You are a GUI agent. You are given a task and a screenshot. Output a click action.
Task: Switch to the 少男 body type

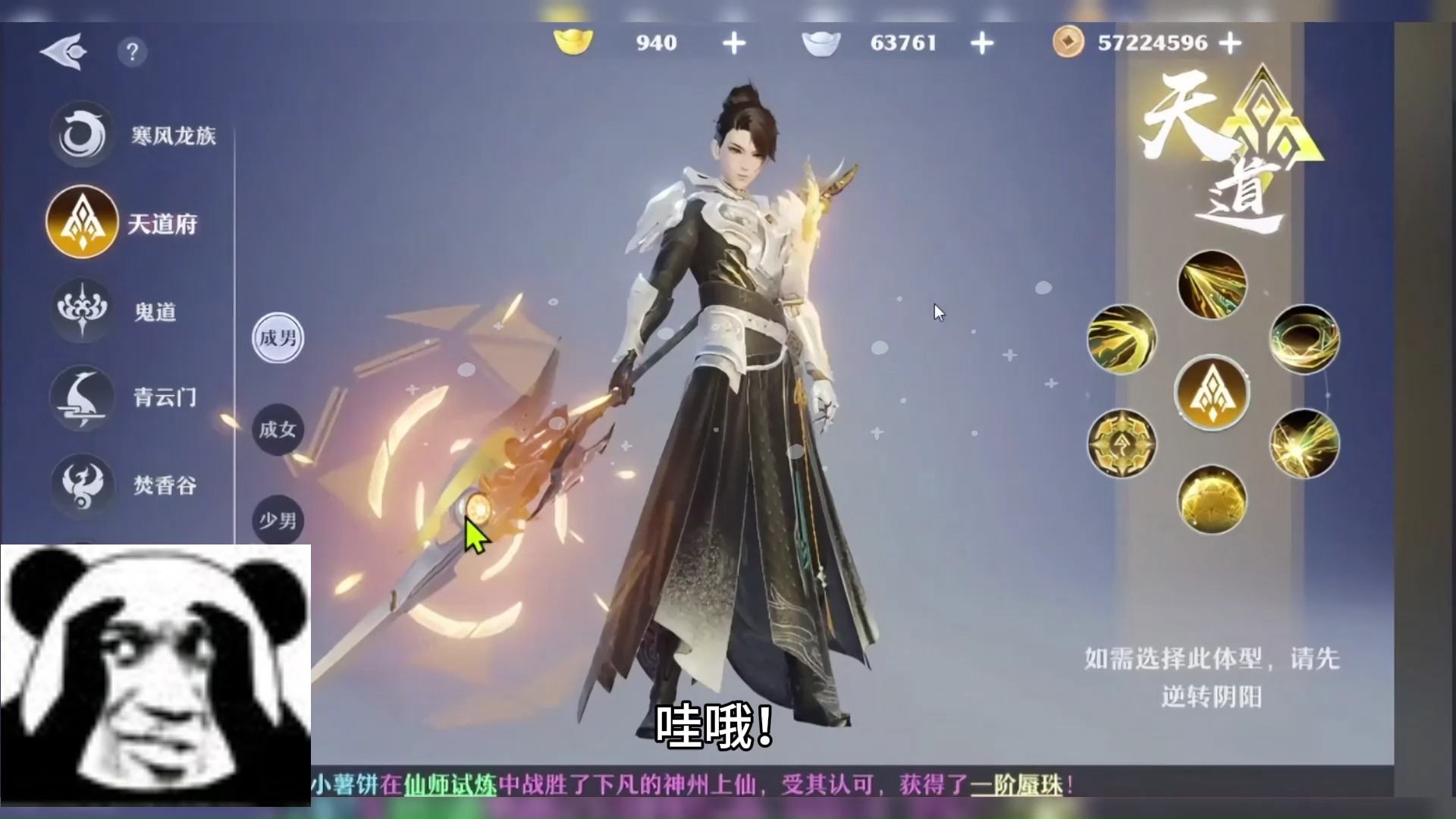point(277,519)
